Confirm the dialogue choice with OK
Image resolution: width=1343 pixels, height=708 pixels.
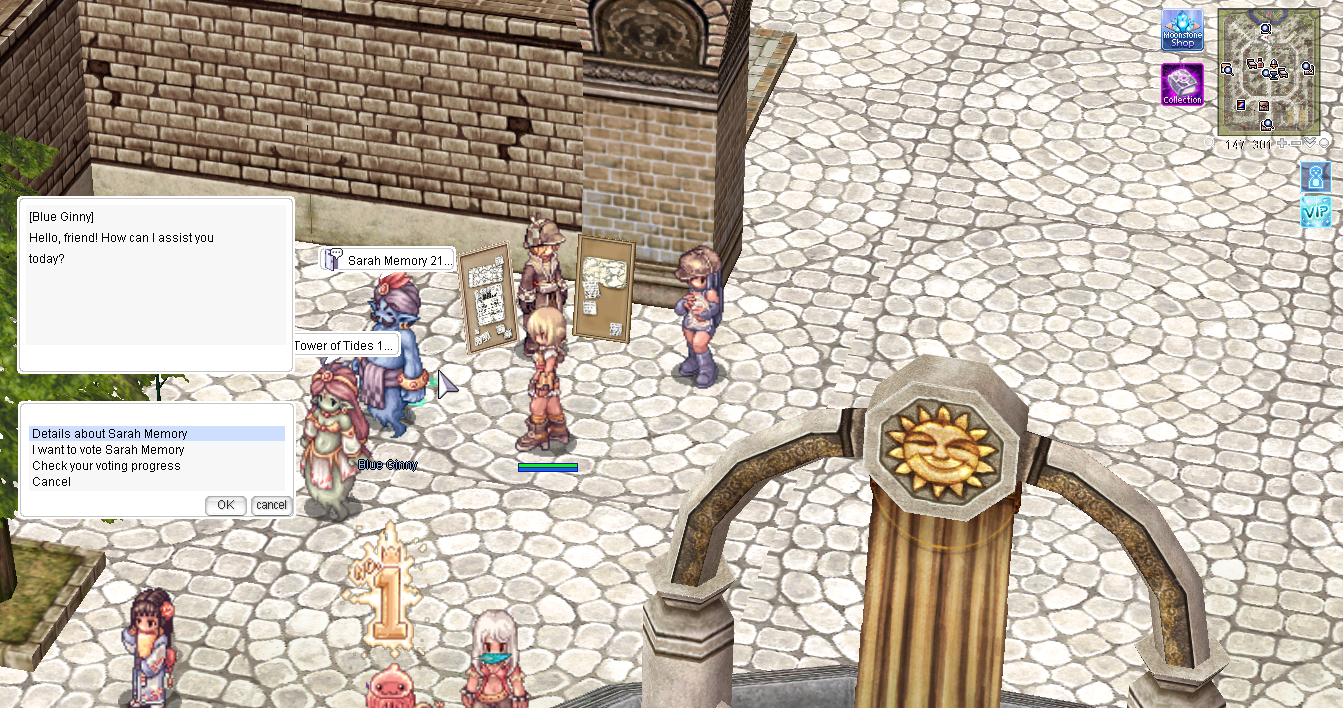(x=225, y=505)
